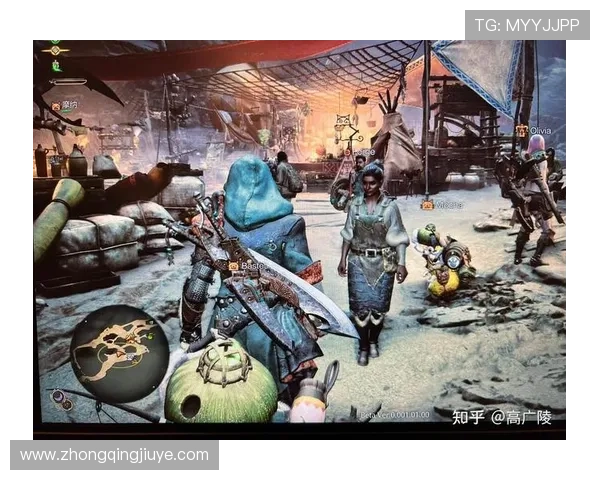Click the green status icon above the sharpness gauge
This screenshot has height=480, width=600.
(x=57, y=66)
